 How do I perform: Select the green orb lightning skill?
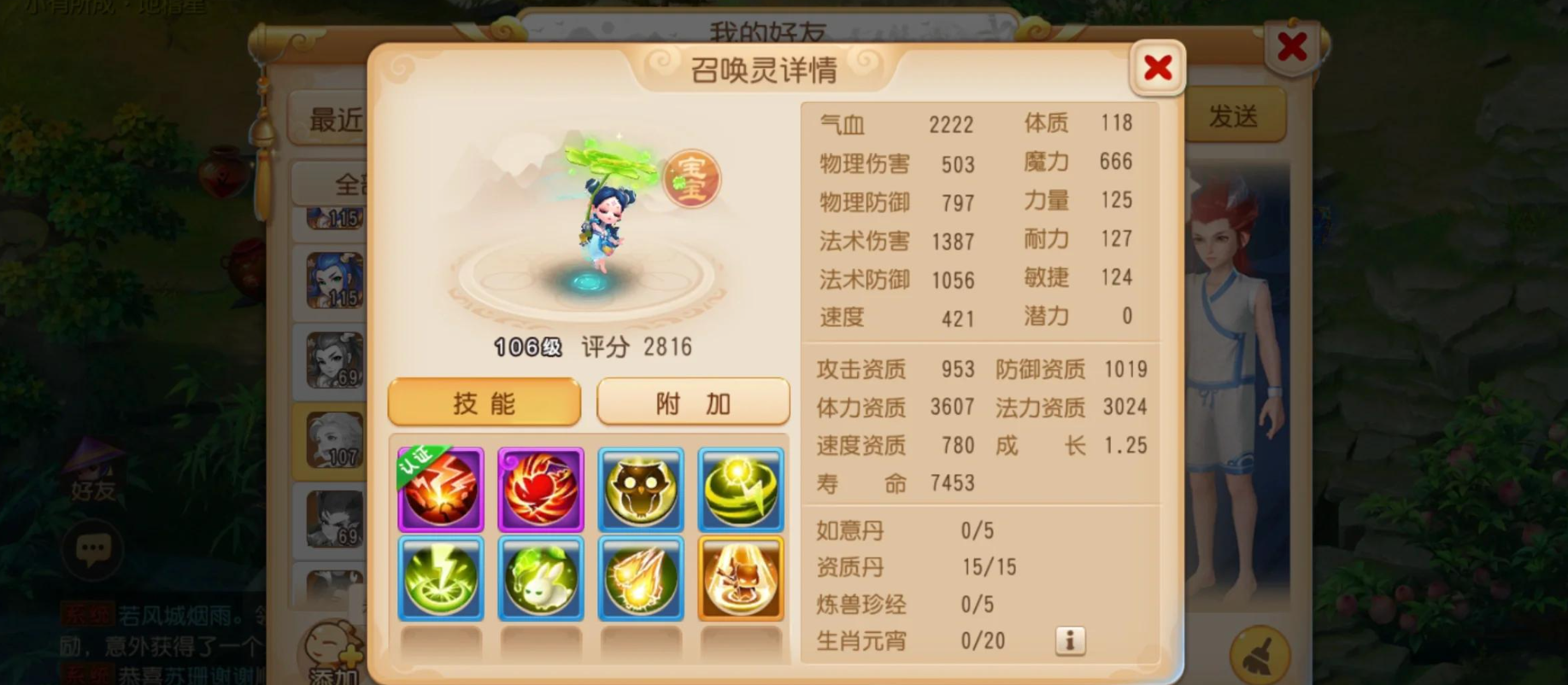click(x=740, y=489)
